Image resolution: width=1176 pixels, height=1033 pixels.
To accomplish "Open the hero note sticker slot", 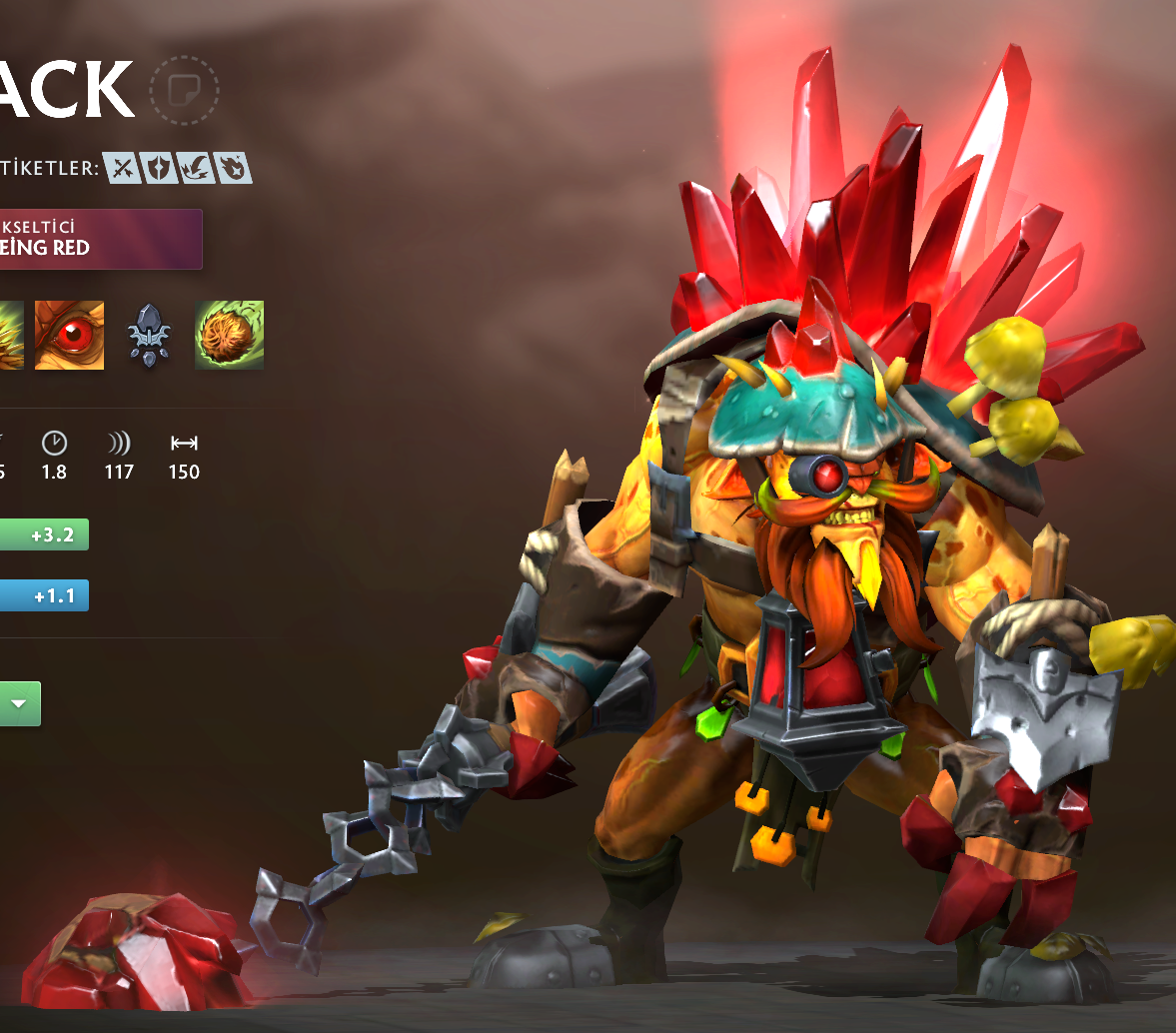I will [x=183, y=91].
